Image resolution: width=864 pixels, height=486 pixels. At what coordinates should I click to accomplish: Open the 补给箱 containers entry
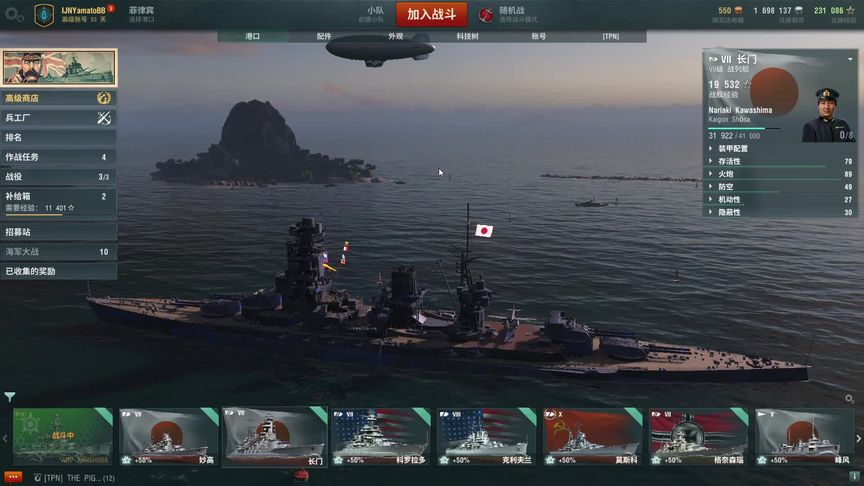58,197
